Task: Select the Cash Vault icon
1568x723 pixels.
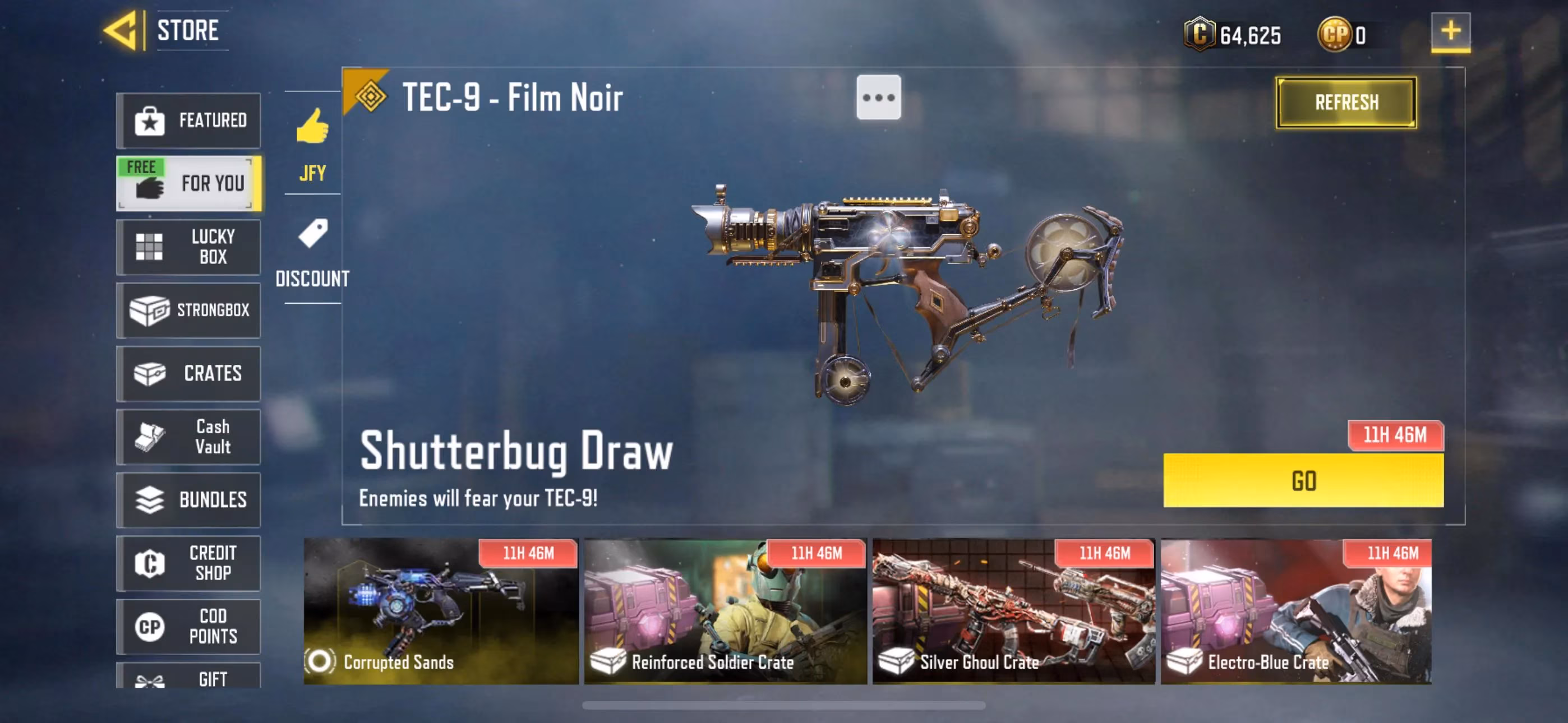Action: (x=151, y=437)
